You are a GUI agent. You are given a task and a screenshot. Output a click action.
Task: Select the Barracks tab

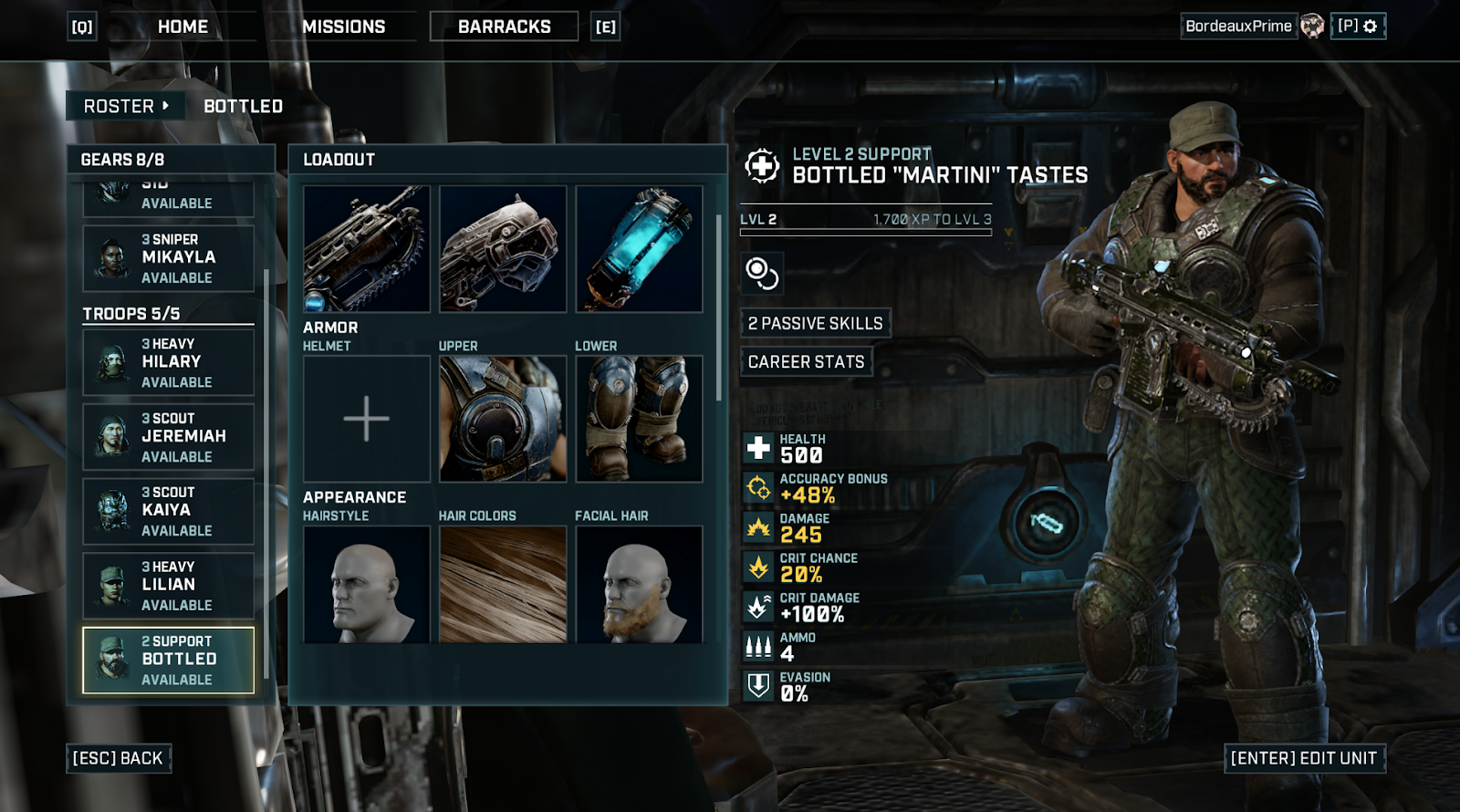(504, 27)
